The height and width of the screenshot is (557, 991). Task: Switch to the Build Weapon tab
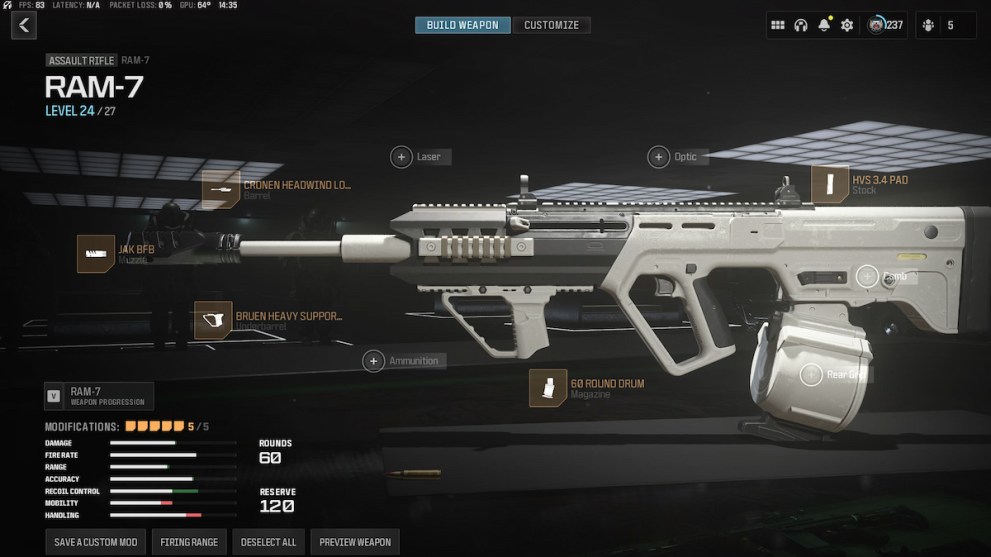click(x=462, y=25)
